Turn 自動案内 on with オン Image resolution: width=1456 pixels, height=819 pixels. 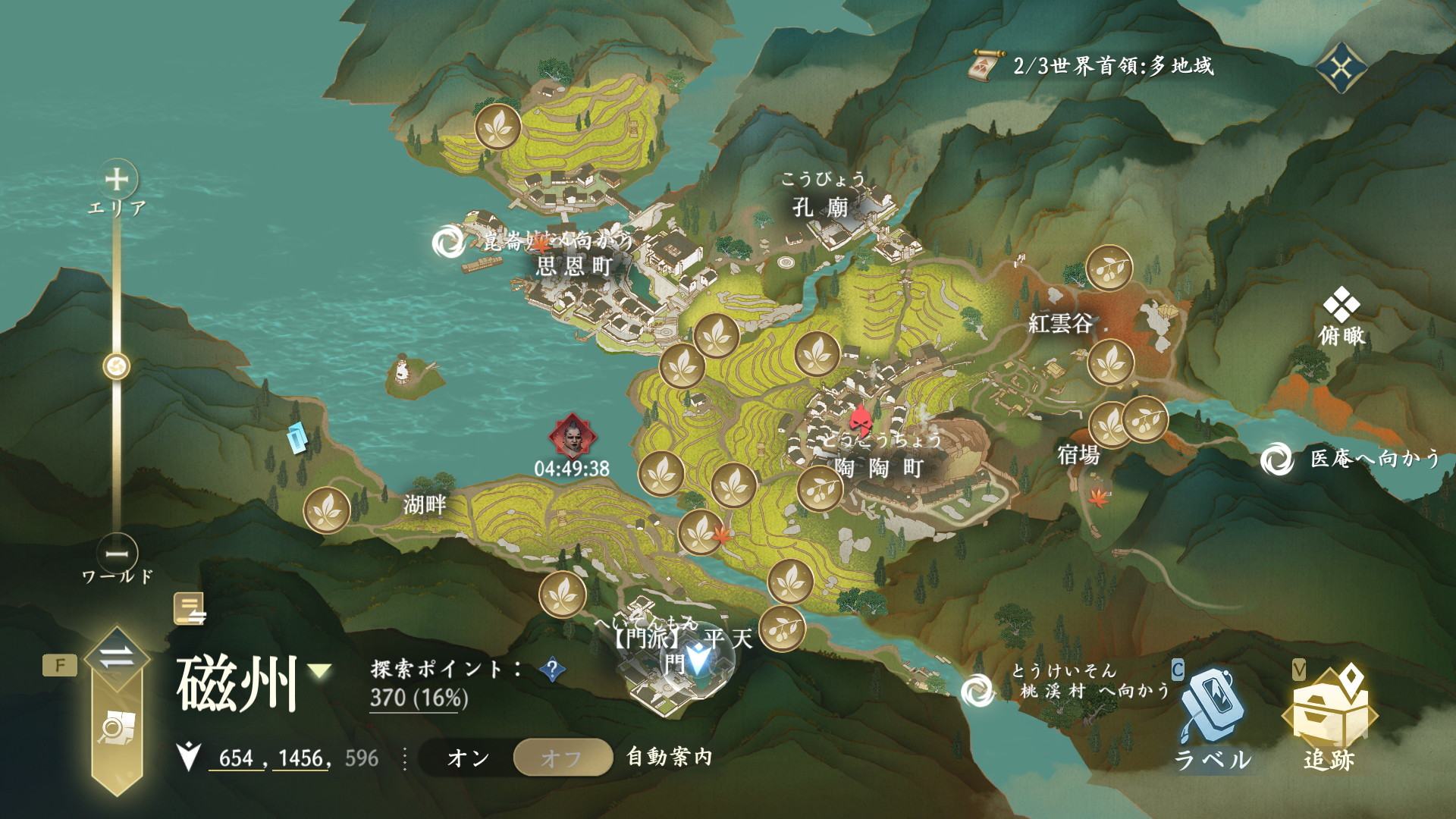click(x=468, y=758)
